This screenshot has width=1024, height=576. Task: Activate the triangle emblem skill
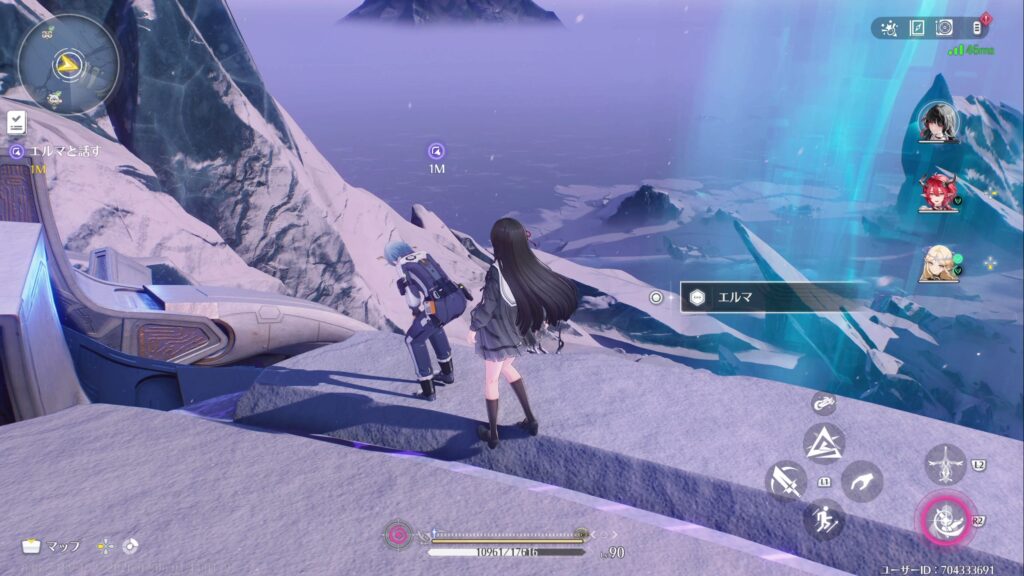point(824,443)
